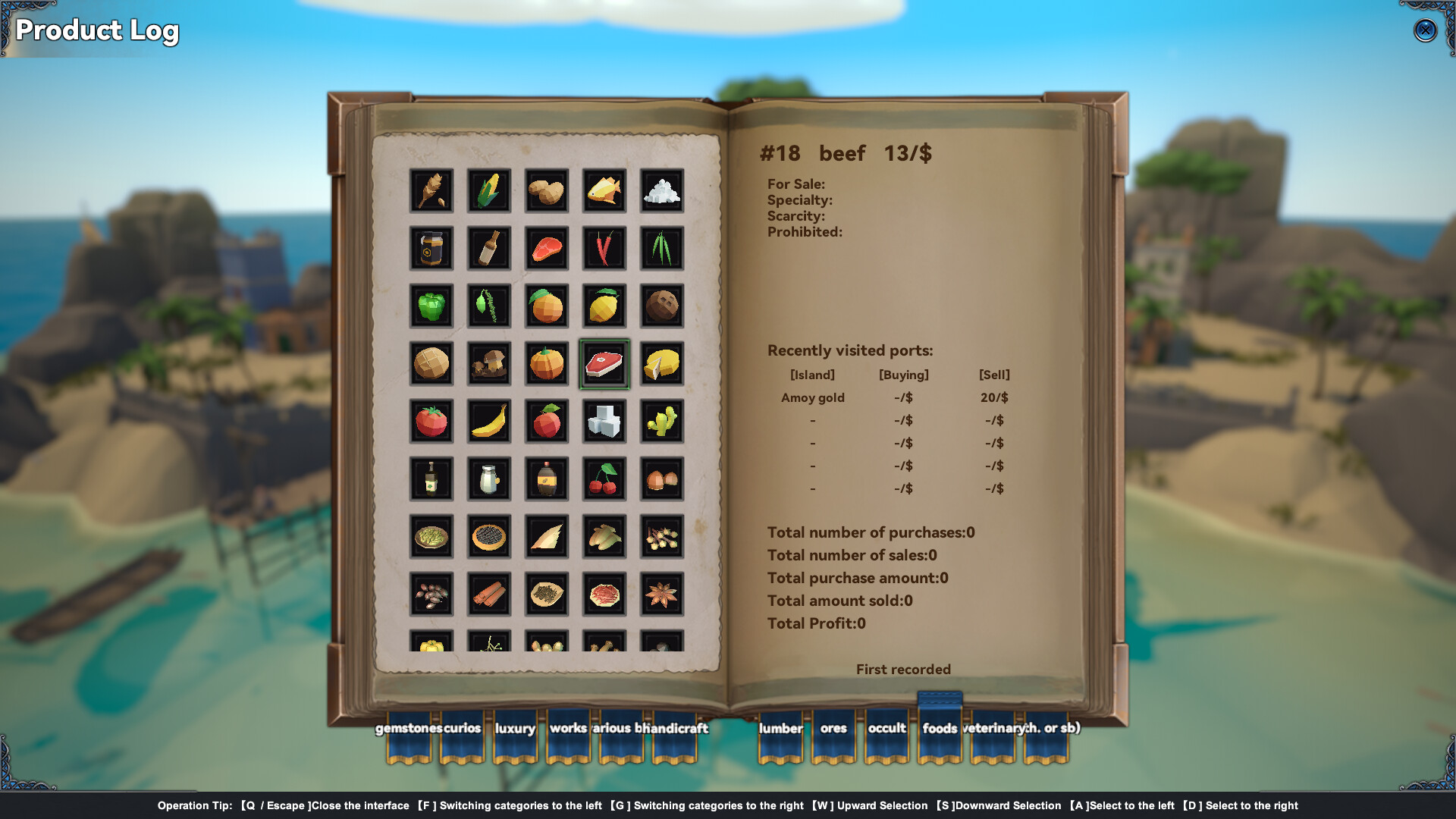Select the cherries item
1456x819 pixels.
click(604, 479)
